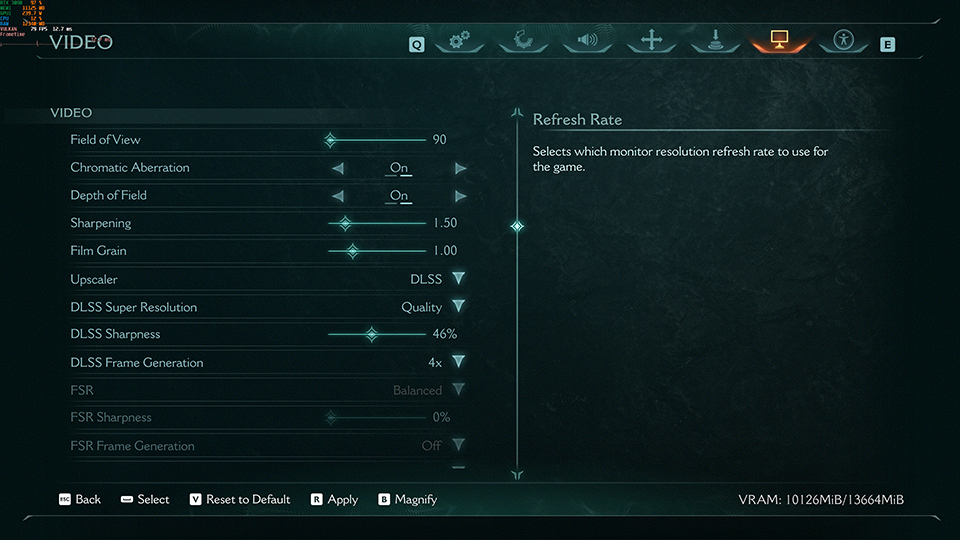
Task: Open DLSS Frame Generation dropdown
Action: 458,362
